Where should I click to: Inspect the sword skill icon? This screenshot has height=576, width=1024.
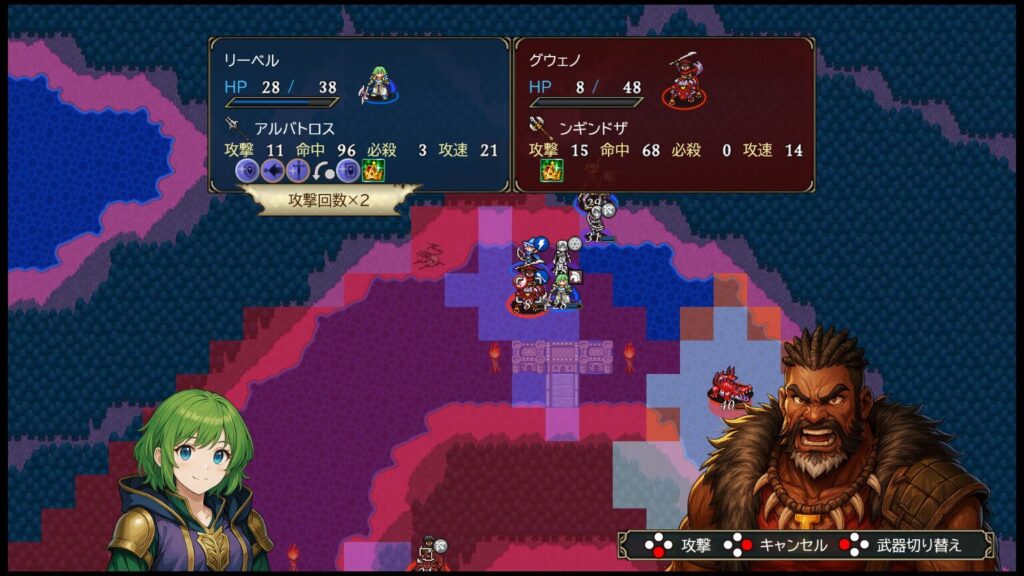tap(297, 171)
